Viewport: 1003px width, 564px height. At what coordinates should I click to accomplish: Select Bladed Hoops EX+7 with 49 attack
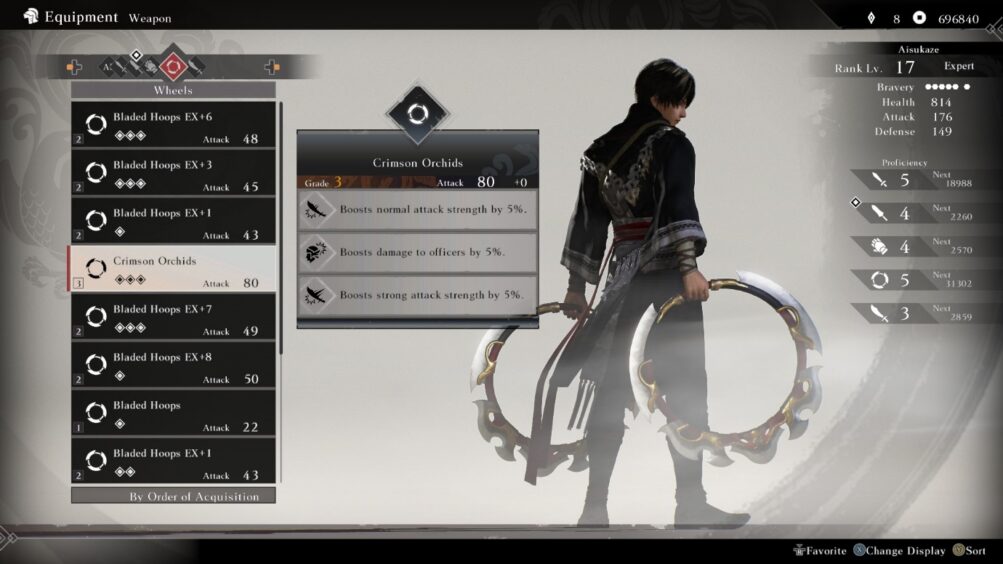[x=173, y=317]
